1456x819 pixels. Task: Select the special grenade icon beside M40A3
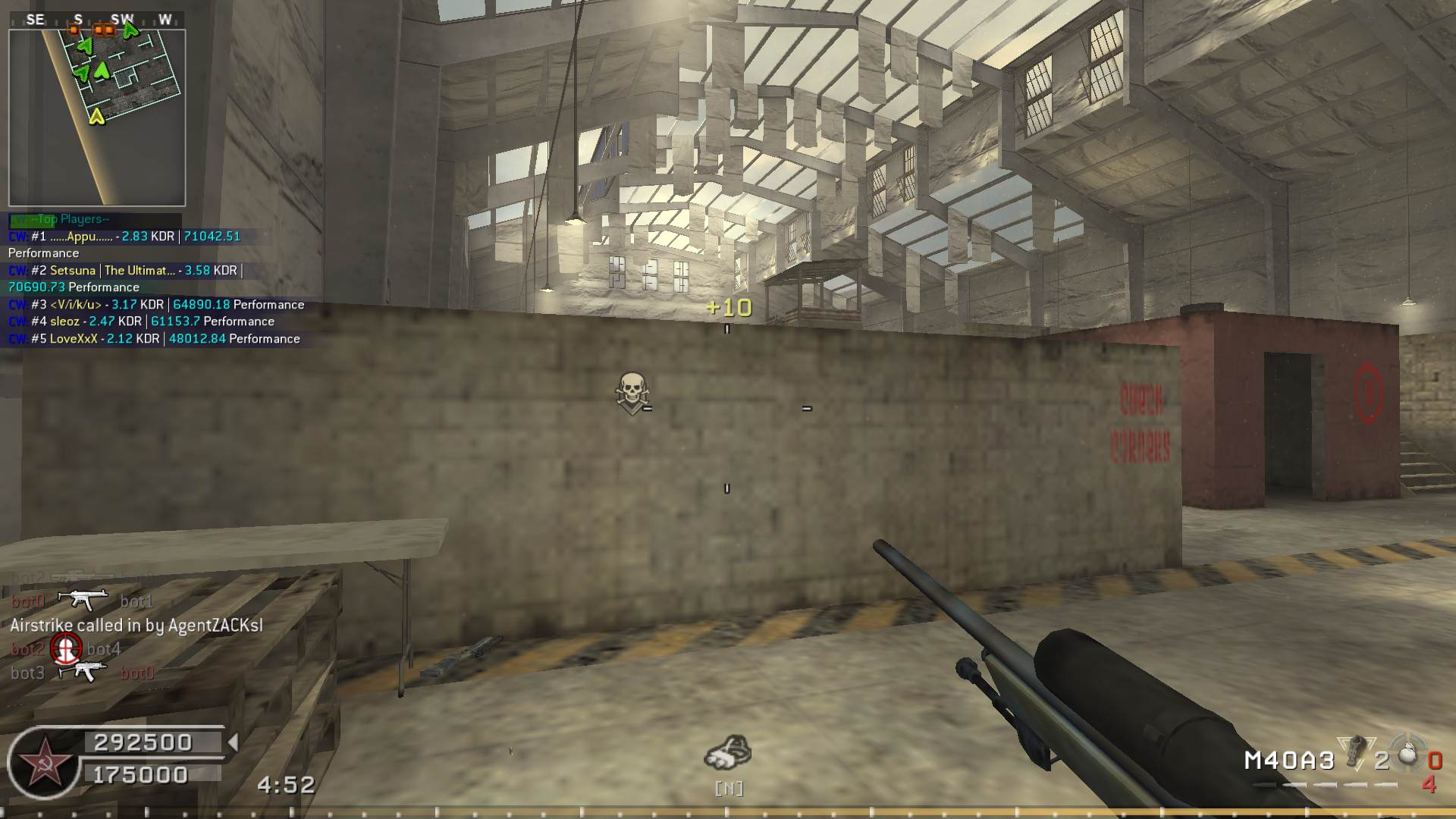[x=1355, y=753]
